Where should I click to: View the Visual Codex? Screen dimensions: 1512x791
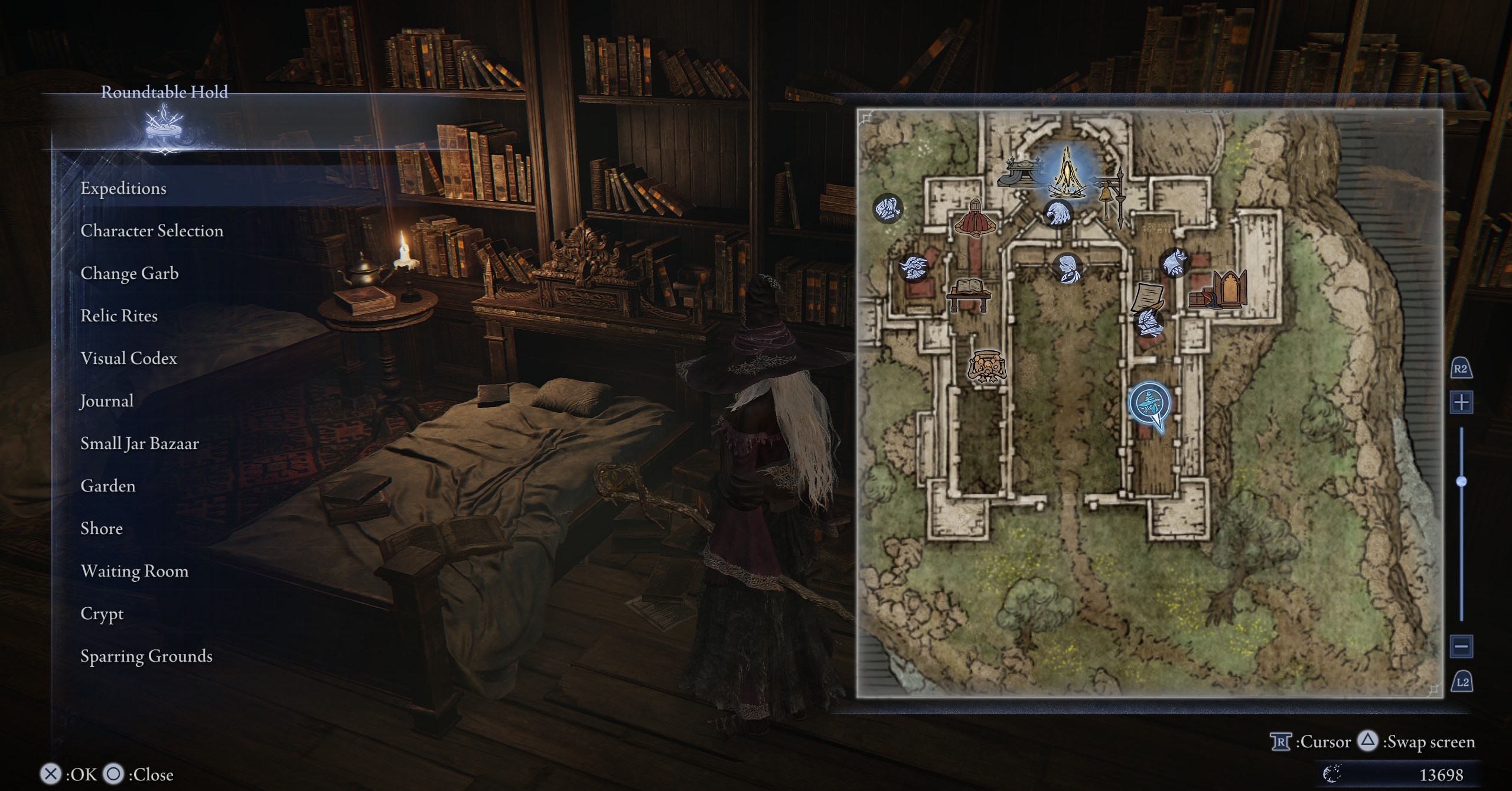click(129, 359)
